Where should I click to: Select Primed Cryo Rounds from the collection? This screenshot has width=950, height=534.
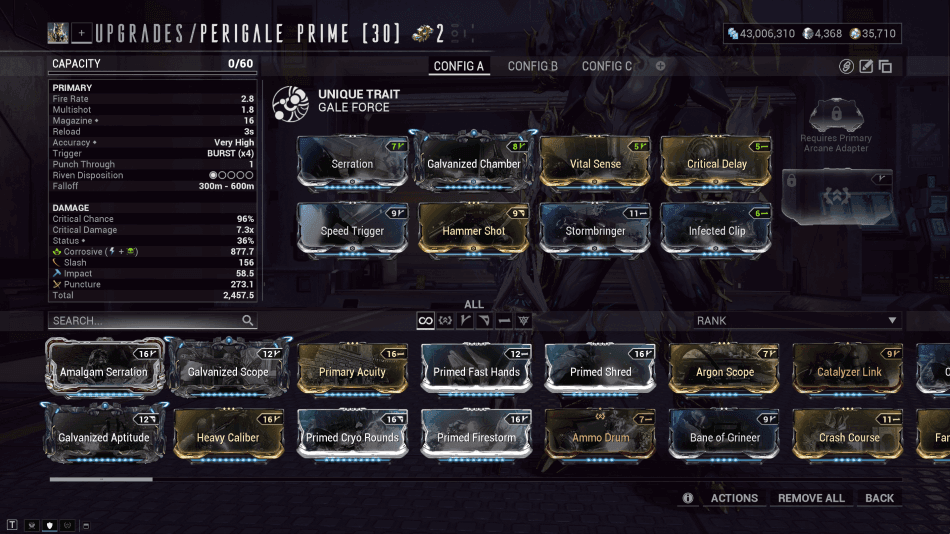352,437
